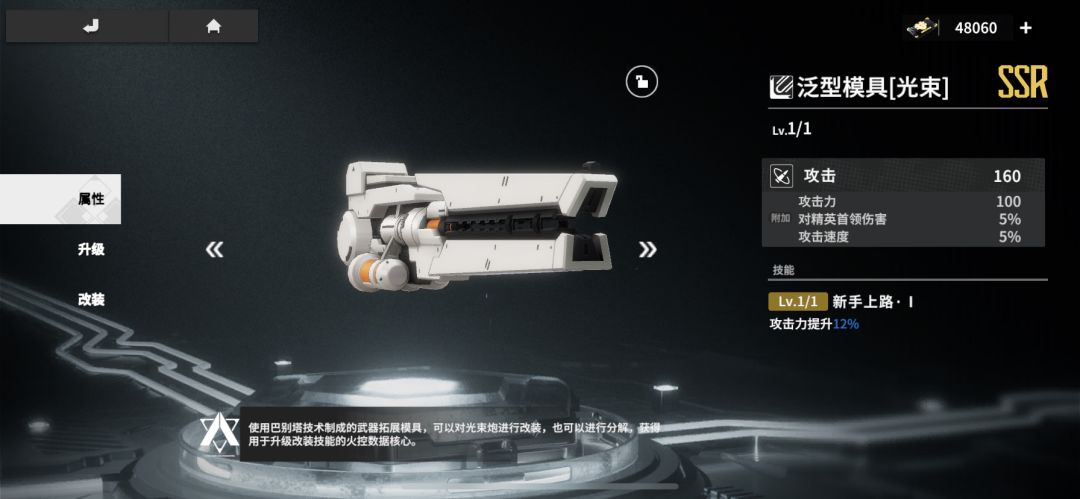Open the 改装 modification tab
The height and width of the screenshot is (499, 1080).
tap(90, 299)
